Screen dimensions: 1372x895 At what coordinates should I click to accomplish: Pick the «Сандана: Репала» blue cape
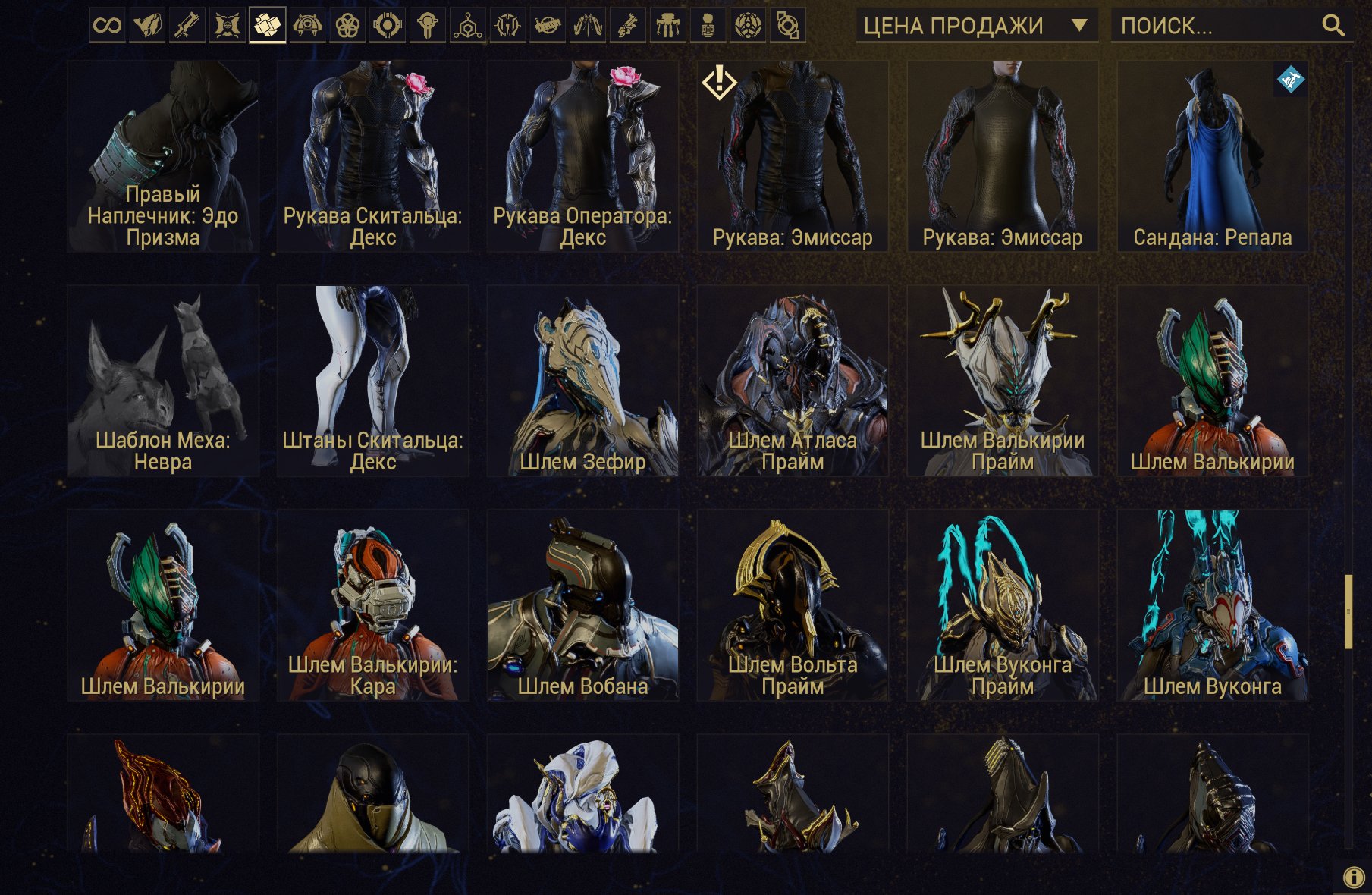click(1212, 156)
